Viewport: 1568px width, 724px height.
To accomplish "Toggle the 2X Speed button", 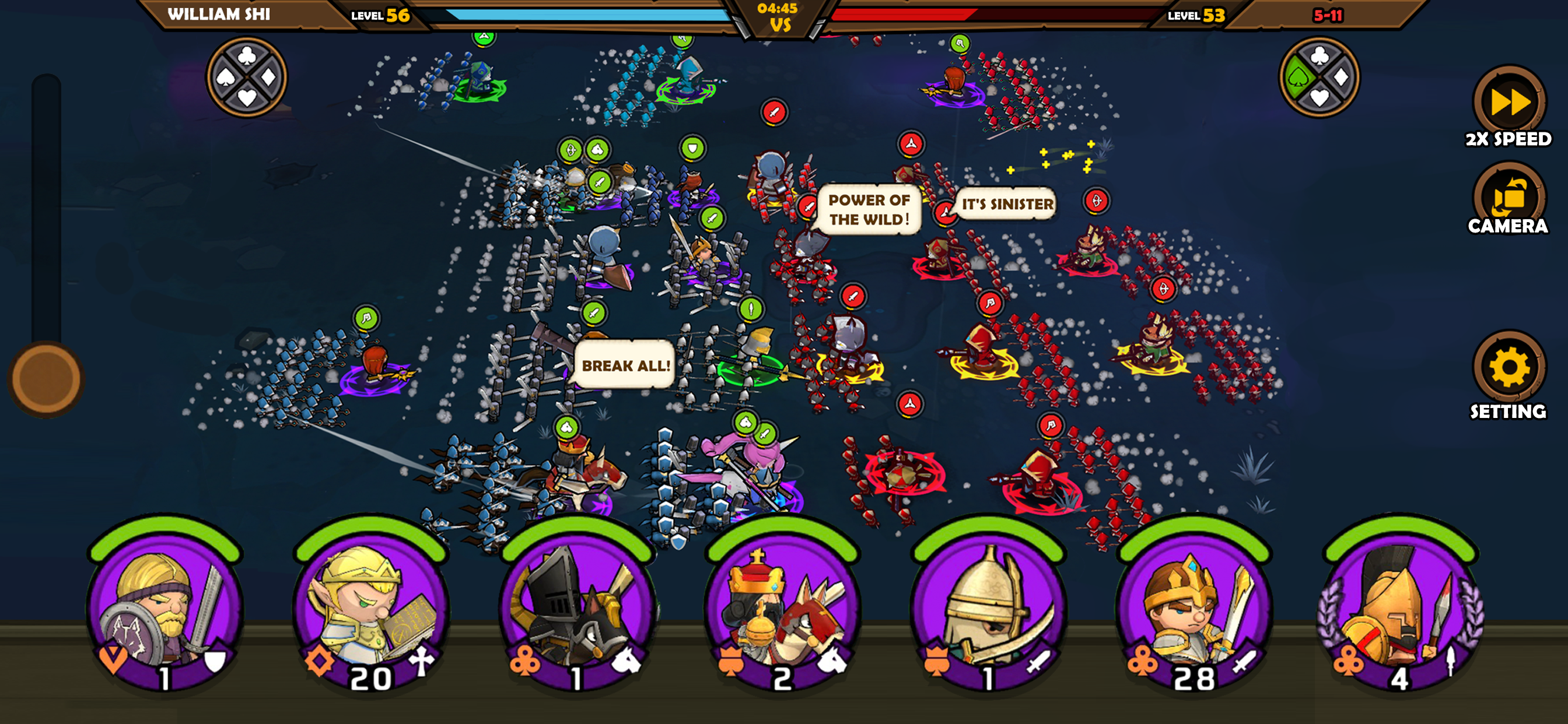I will 1508,103.
